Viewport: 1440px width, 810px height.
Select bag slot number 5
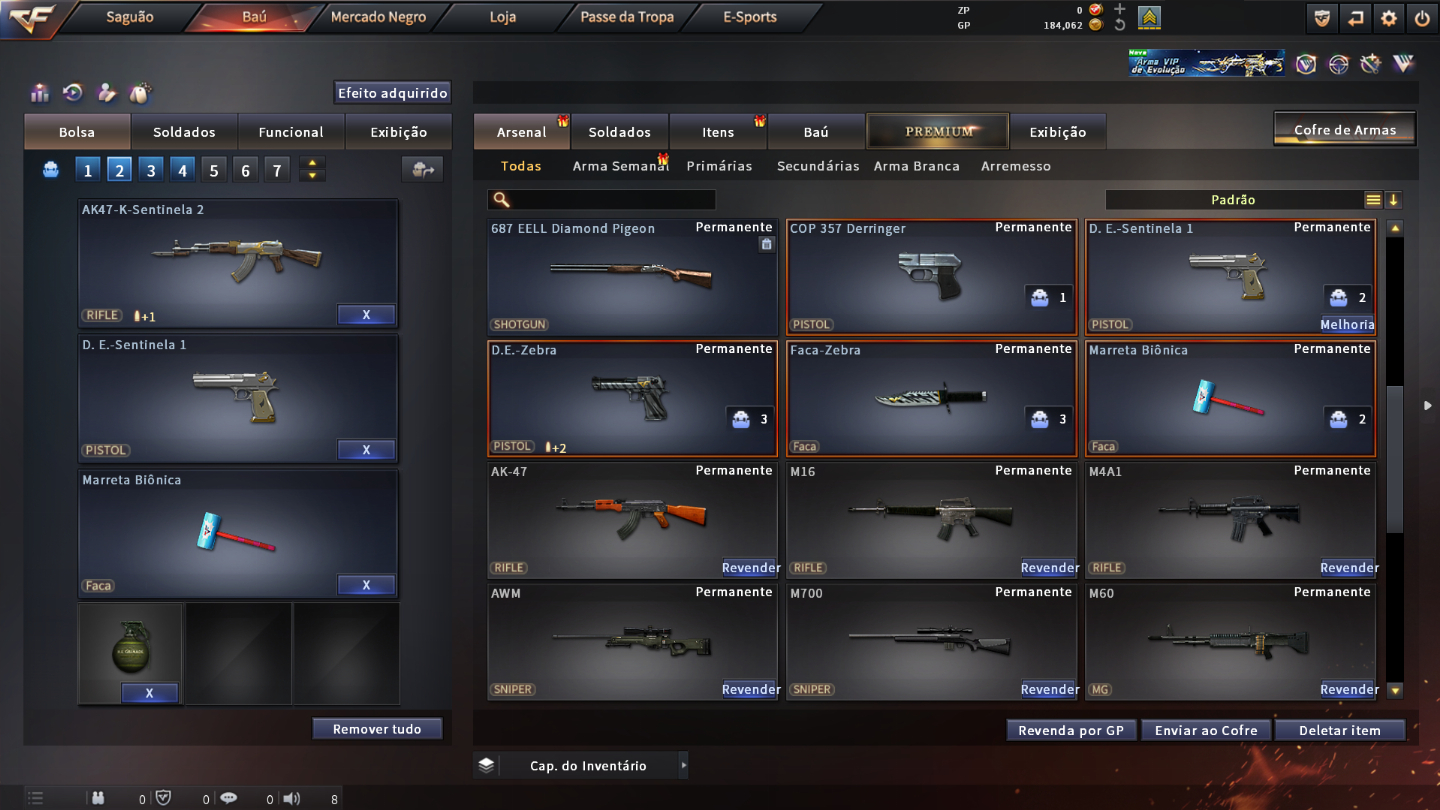click(x=214, y=170)
